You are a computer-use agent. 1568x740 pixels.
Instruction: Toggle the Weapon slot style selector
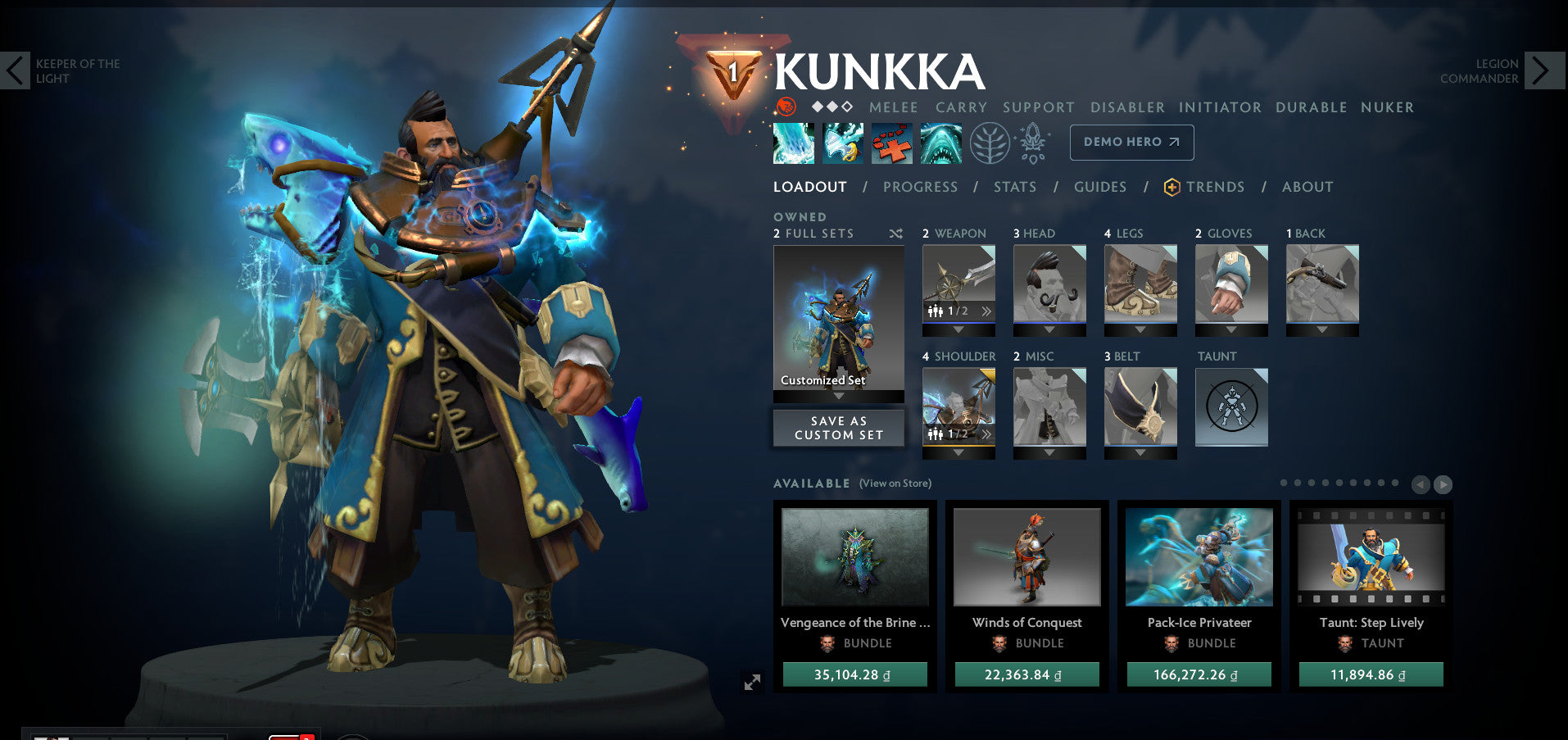click(x=958, y=312)
